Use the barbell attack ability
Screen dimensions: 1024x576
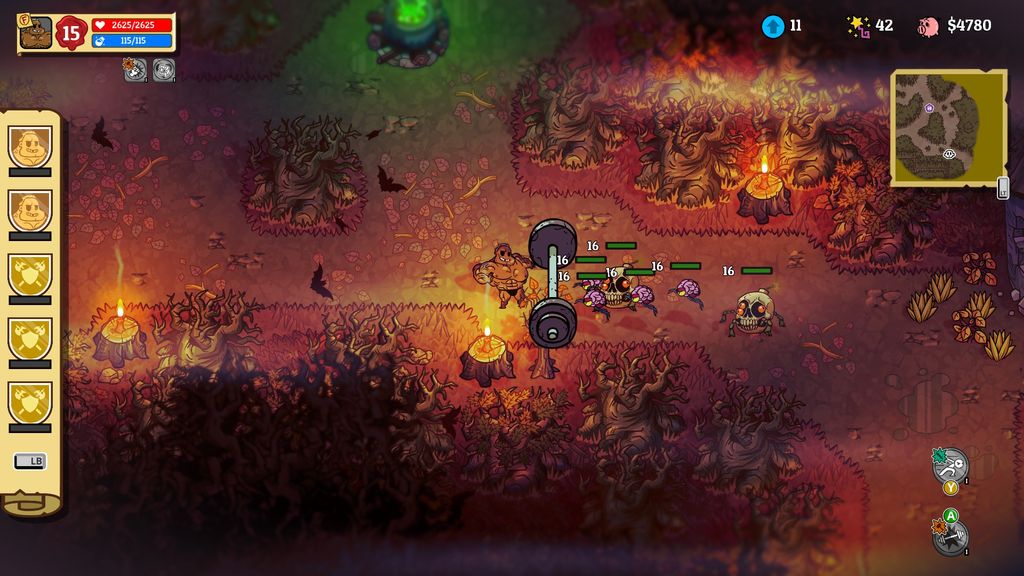click(x=950, y=538)
